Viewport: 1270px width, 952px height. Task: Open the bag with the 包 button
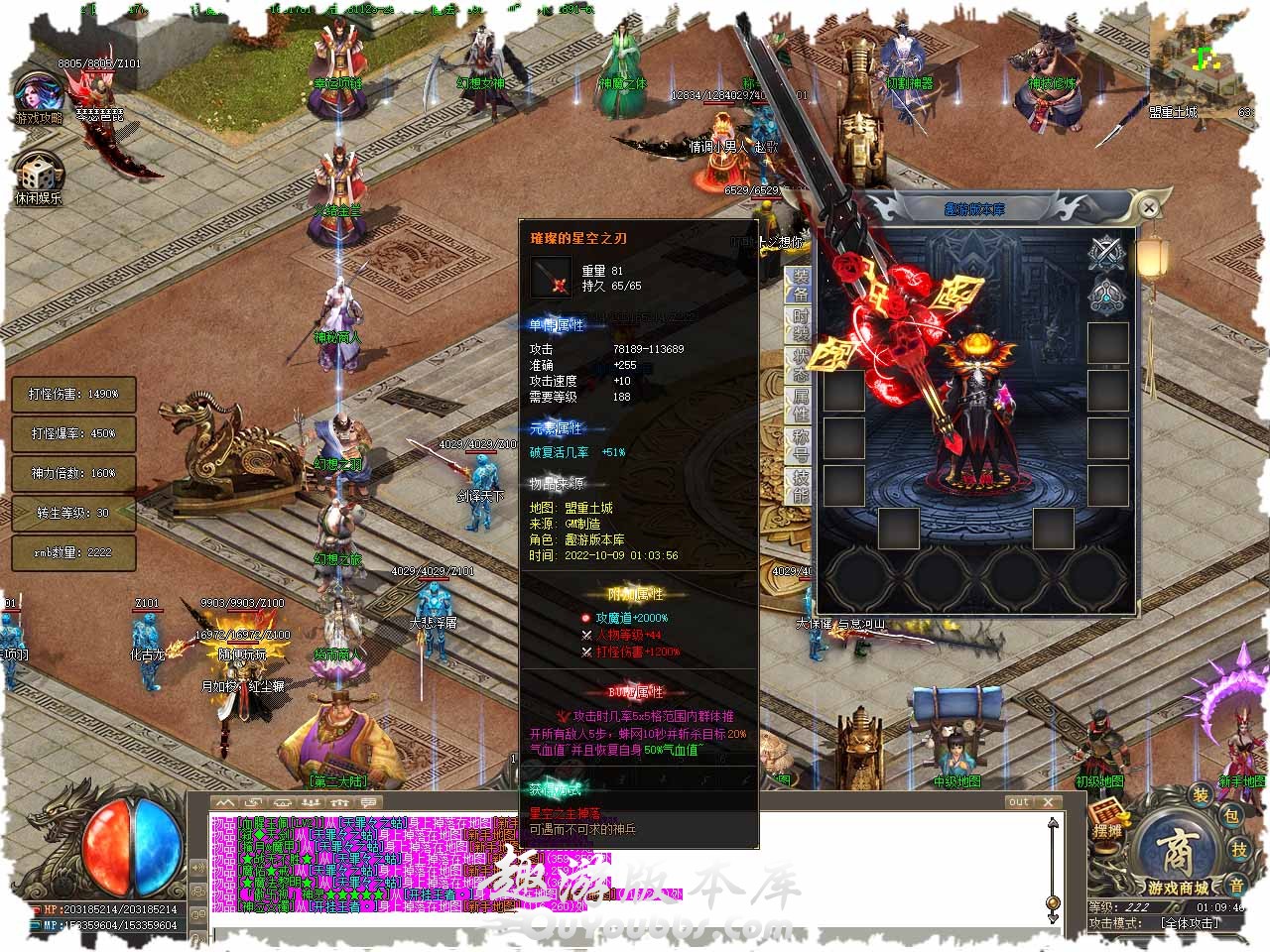(1230, 817)
